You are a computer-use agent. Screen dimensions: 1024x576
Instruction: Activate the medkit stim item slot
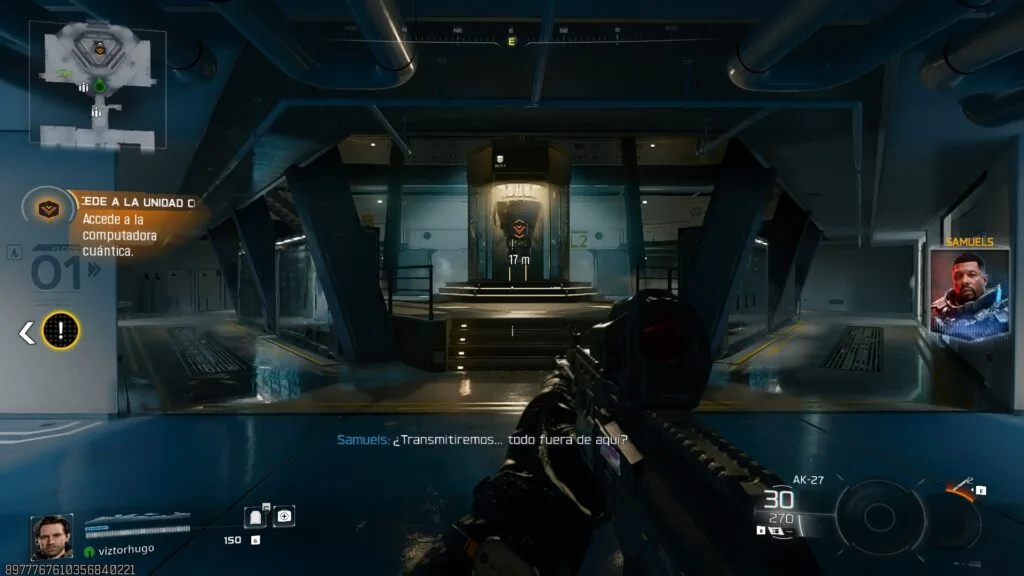(284, 516)
